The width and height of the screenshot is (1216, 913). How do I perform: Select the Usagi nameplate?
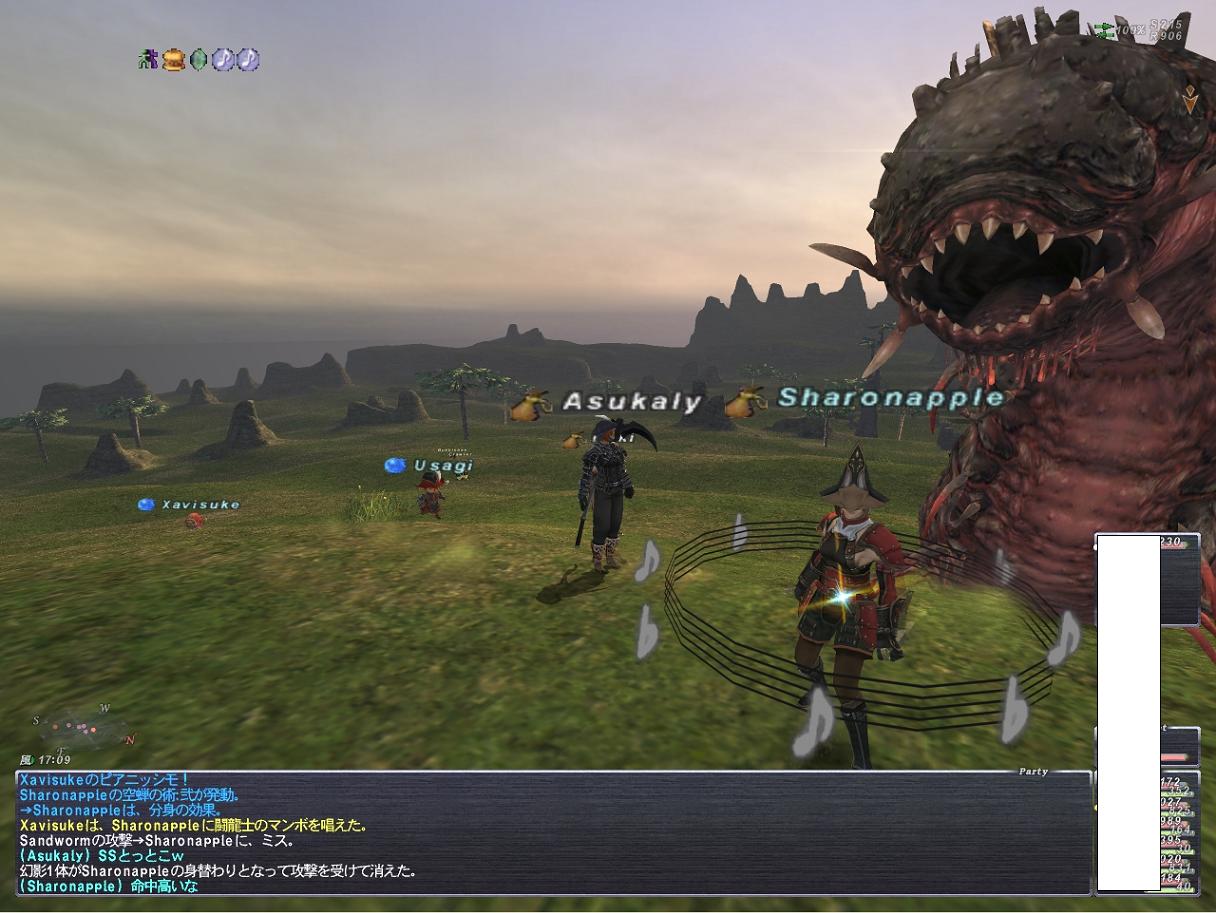click(442, 465)
